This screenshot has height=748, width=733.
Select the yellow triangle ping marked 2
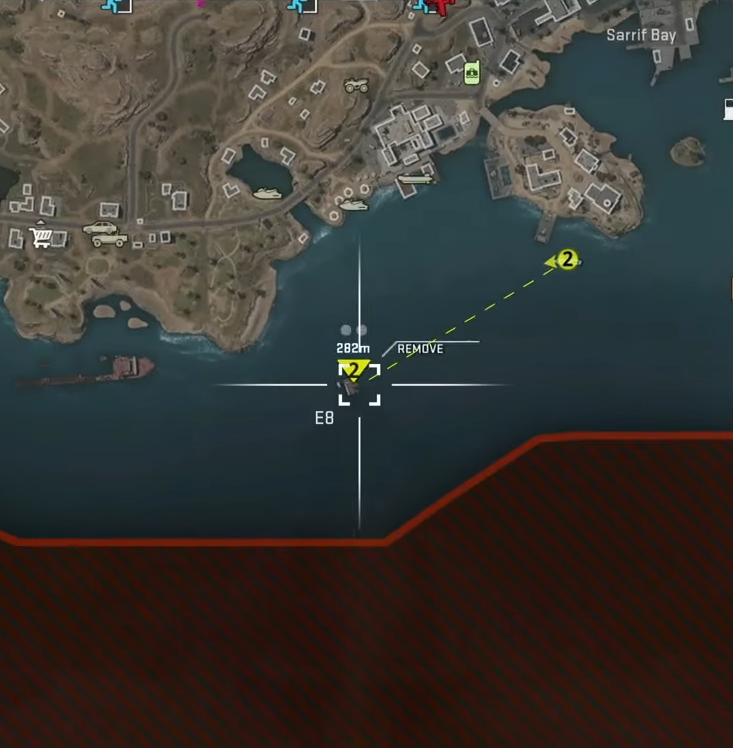pos(353,369)
